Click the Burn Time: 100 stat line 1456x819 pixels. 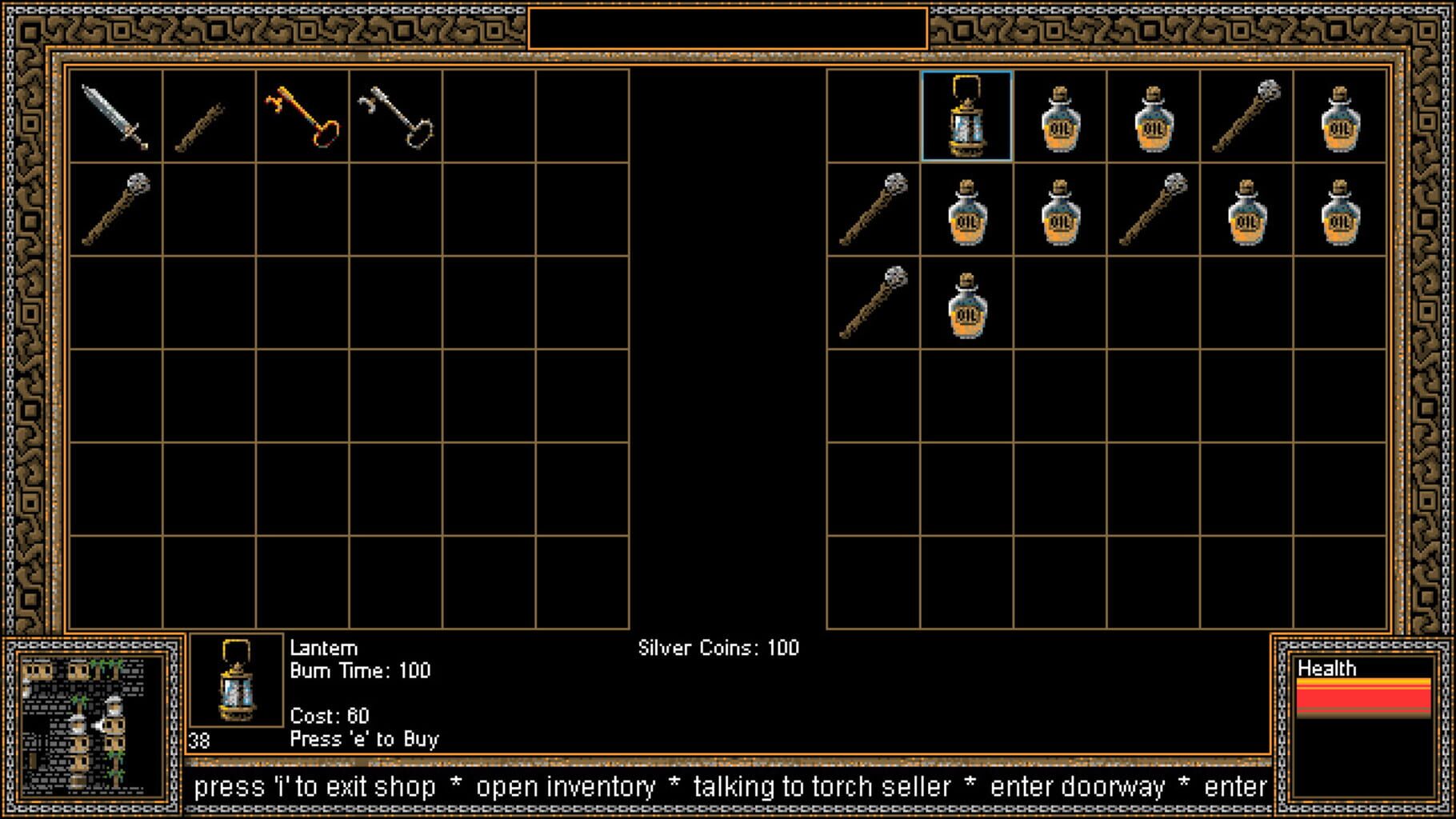tap(359, 672)
